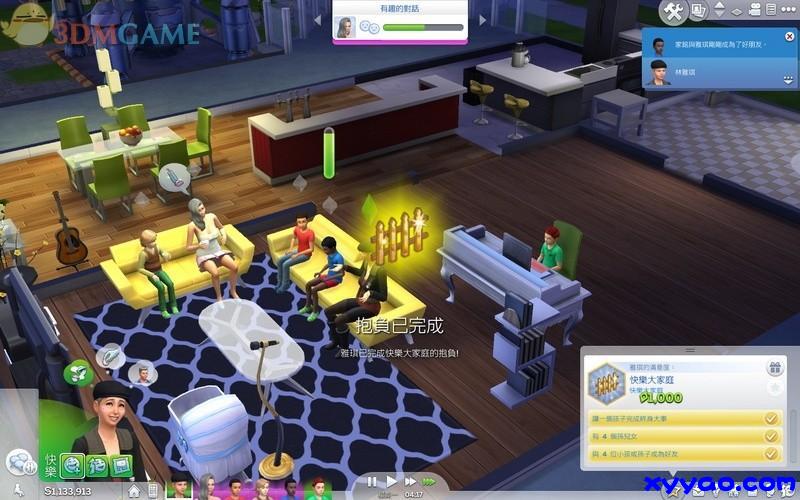
Task: Open Build Mode with the tools icon
Action: [x=673, y=12]
